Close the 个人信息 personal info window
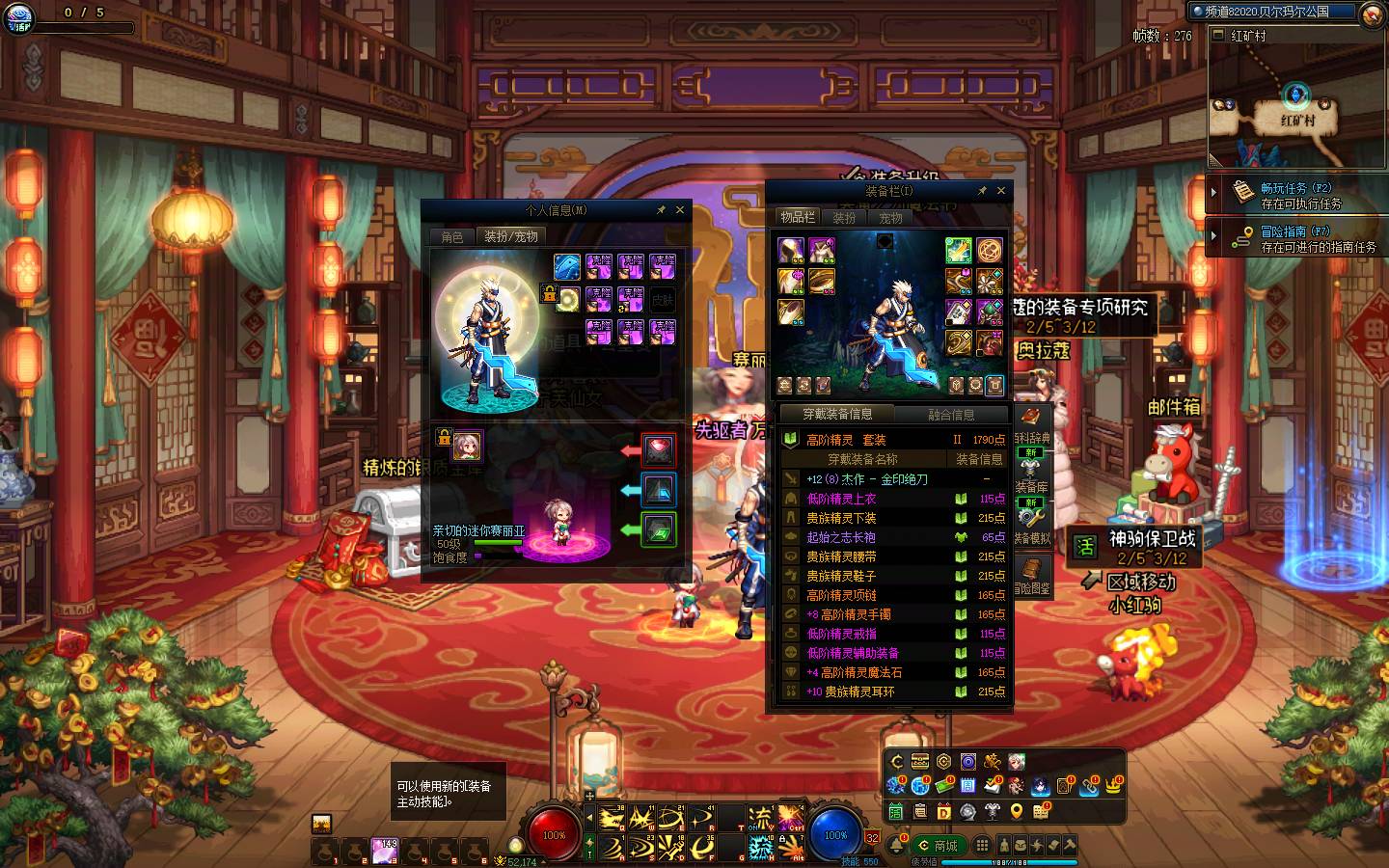This screenshot has width=1389, height=868. click(680, 209)
